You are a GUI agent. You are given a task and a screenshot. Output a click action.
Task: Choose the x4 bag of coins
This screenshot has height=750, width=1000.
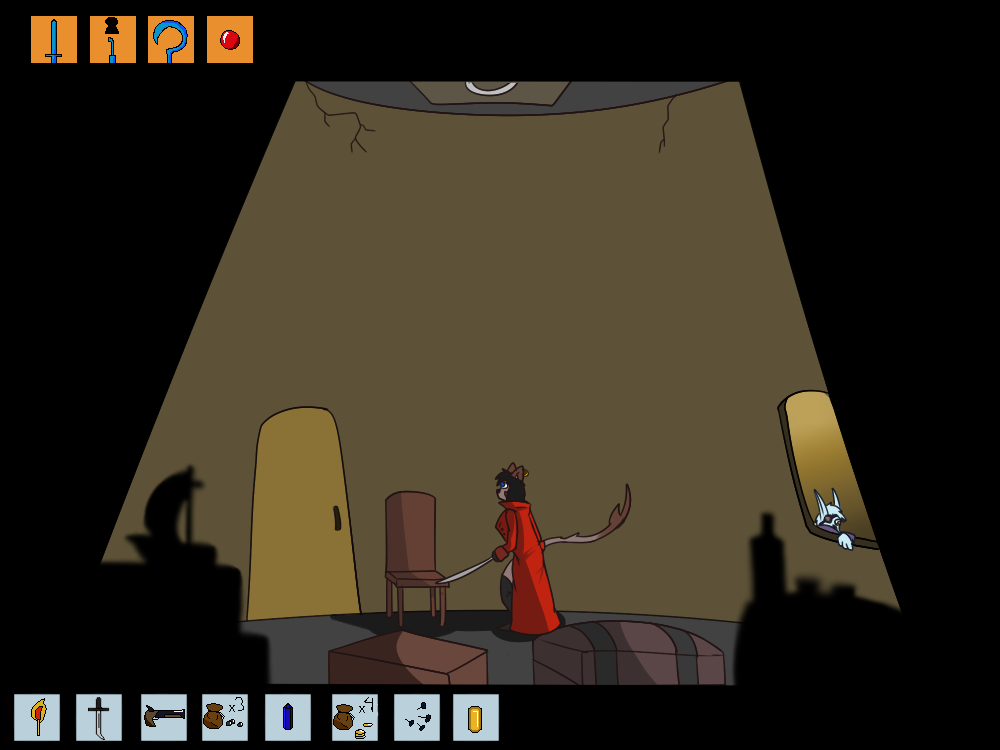355,718
